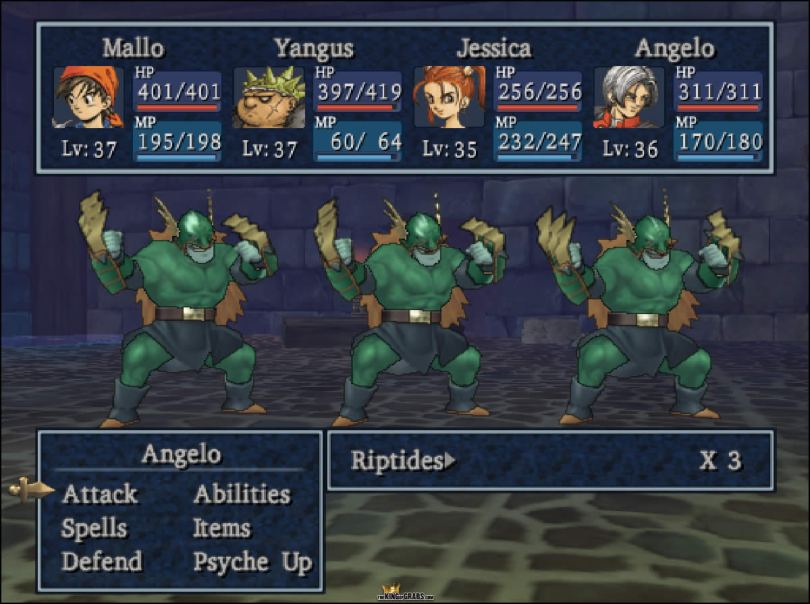This screenshot has height=604, width=810.
Task: Select the Riptides enemy group row
Action: click(x=548, y=461)
